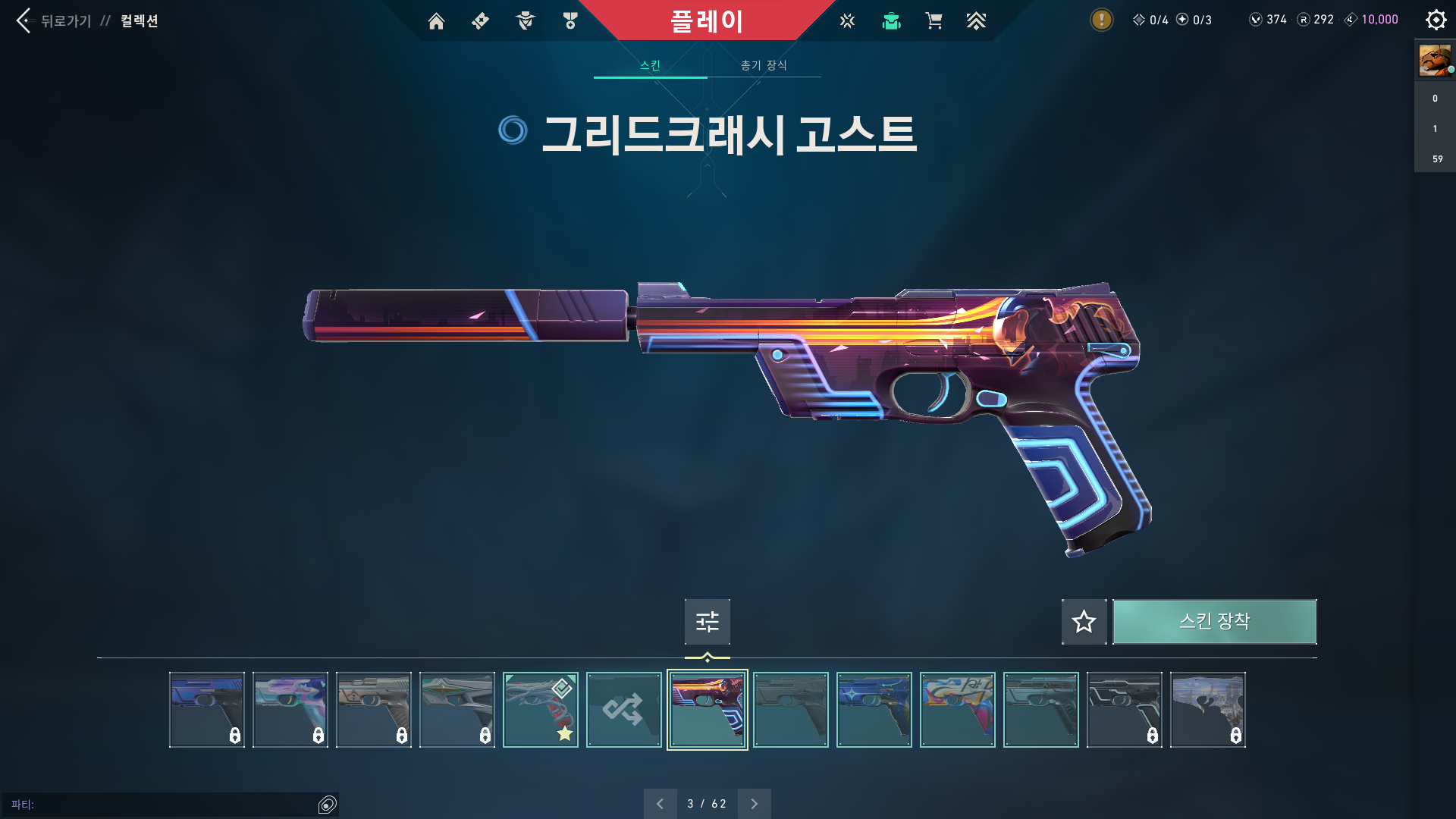Switch to the 스킨 tab
Screen dimensions: 1456x819
point(650,65)
